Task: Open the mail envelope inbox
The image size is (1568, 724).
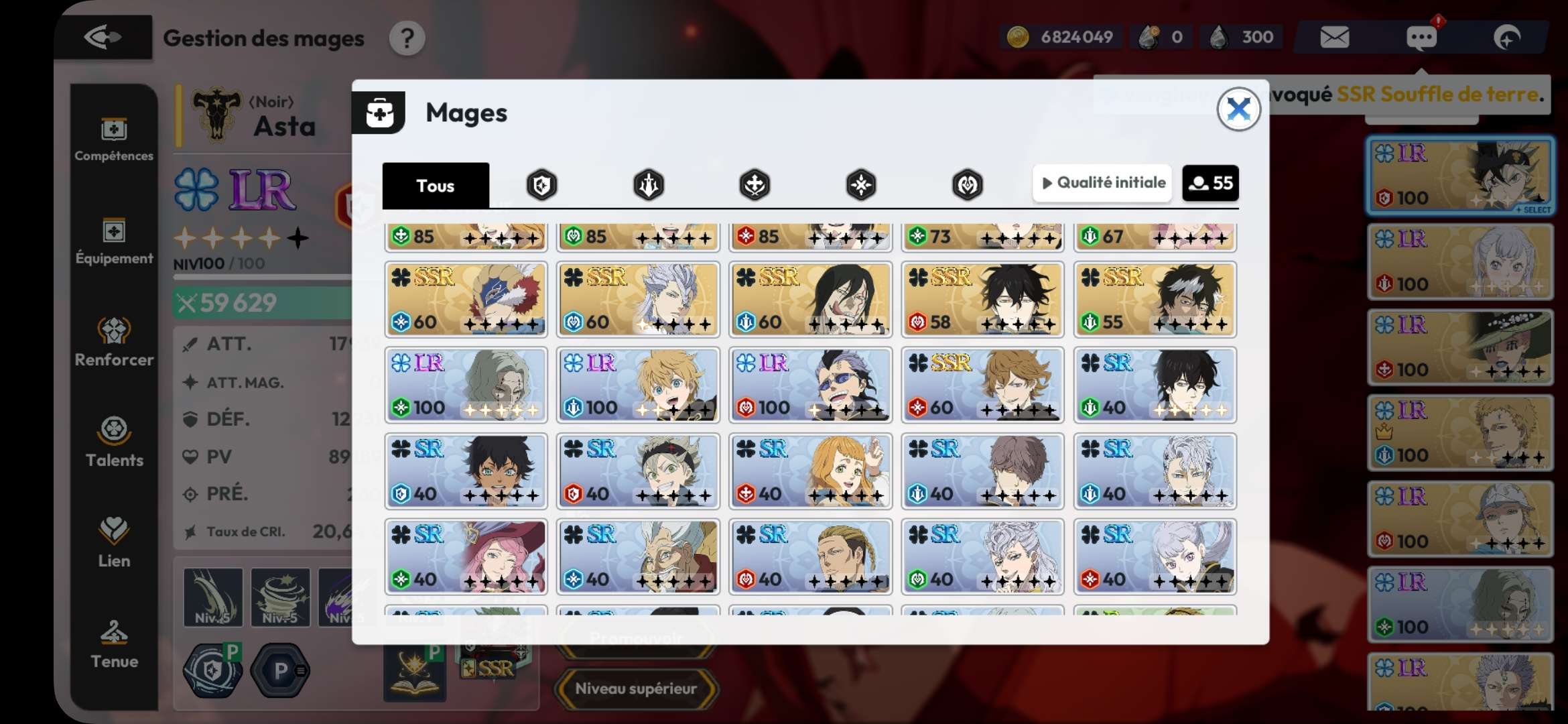Action: point(1334,38)
